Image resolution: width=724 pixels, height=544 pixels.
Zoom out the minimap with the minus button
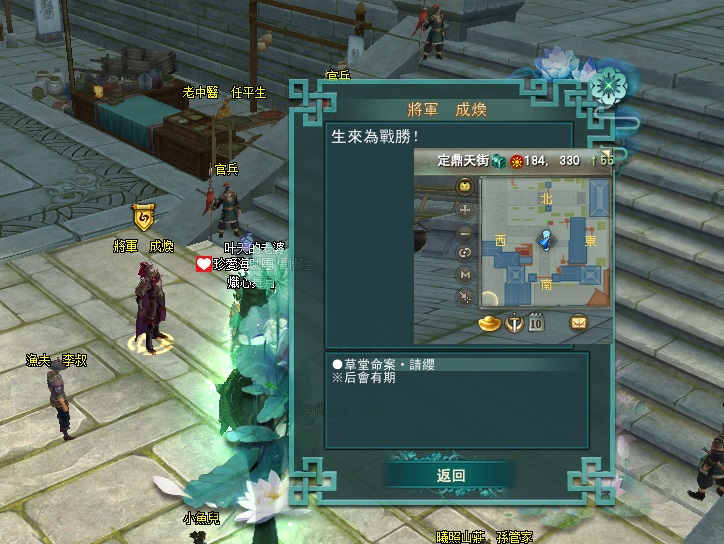click(465, 232)
